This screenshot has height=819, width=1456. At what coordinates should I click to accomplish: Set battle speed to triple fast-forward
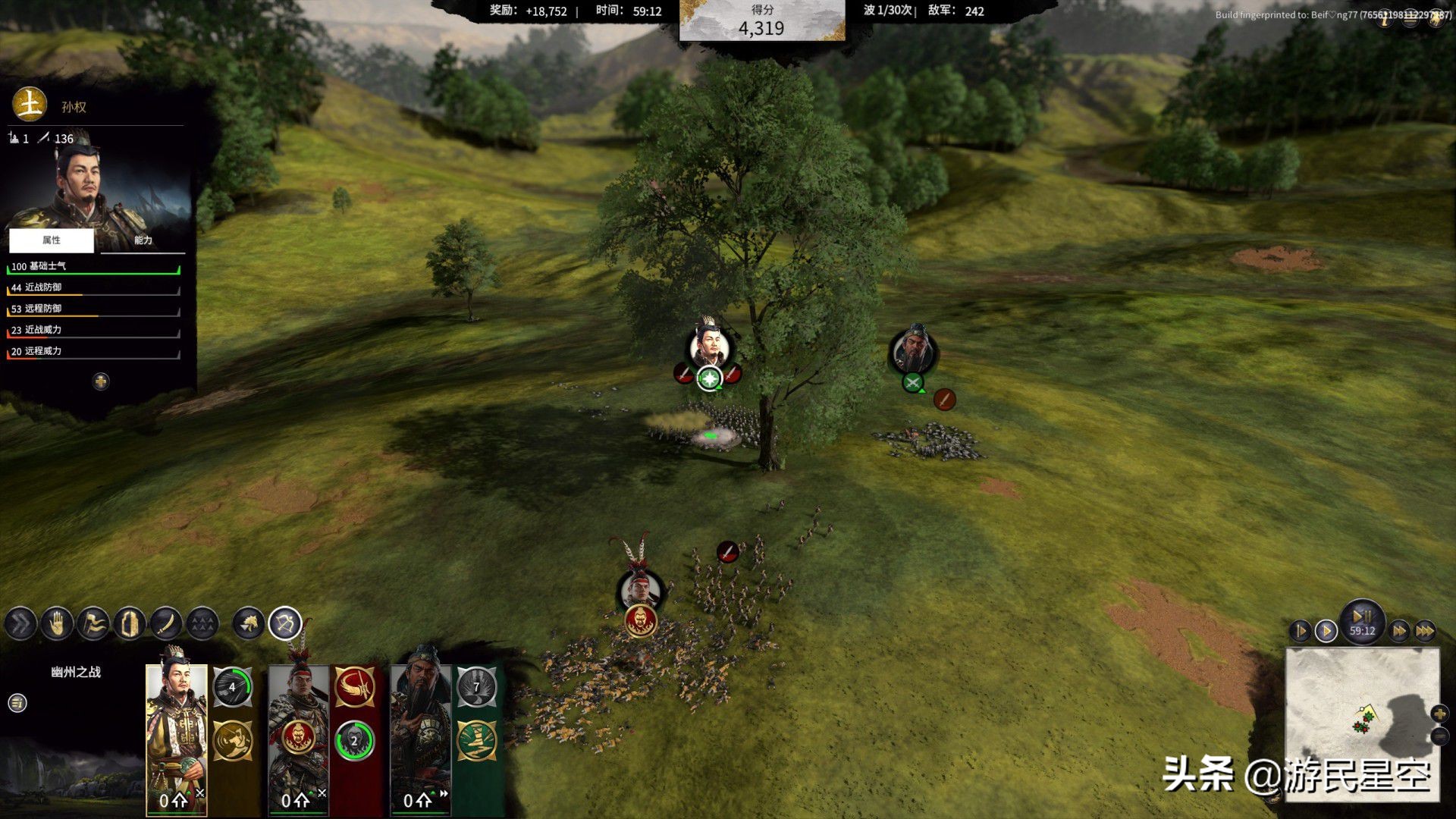point(1425,631)
